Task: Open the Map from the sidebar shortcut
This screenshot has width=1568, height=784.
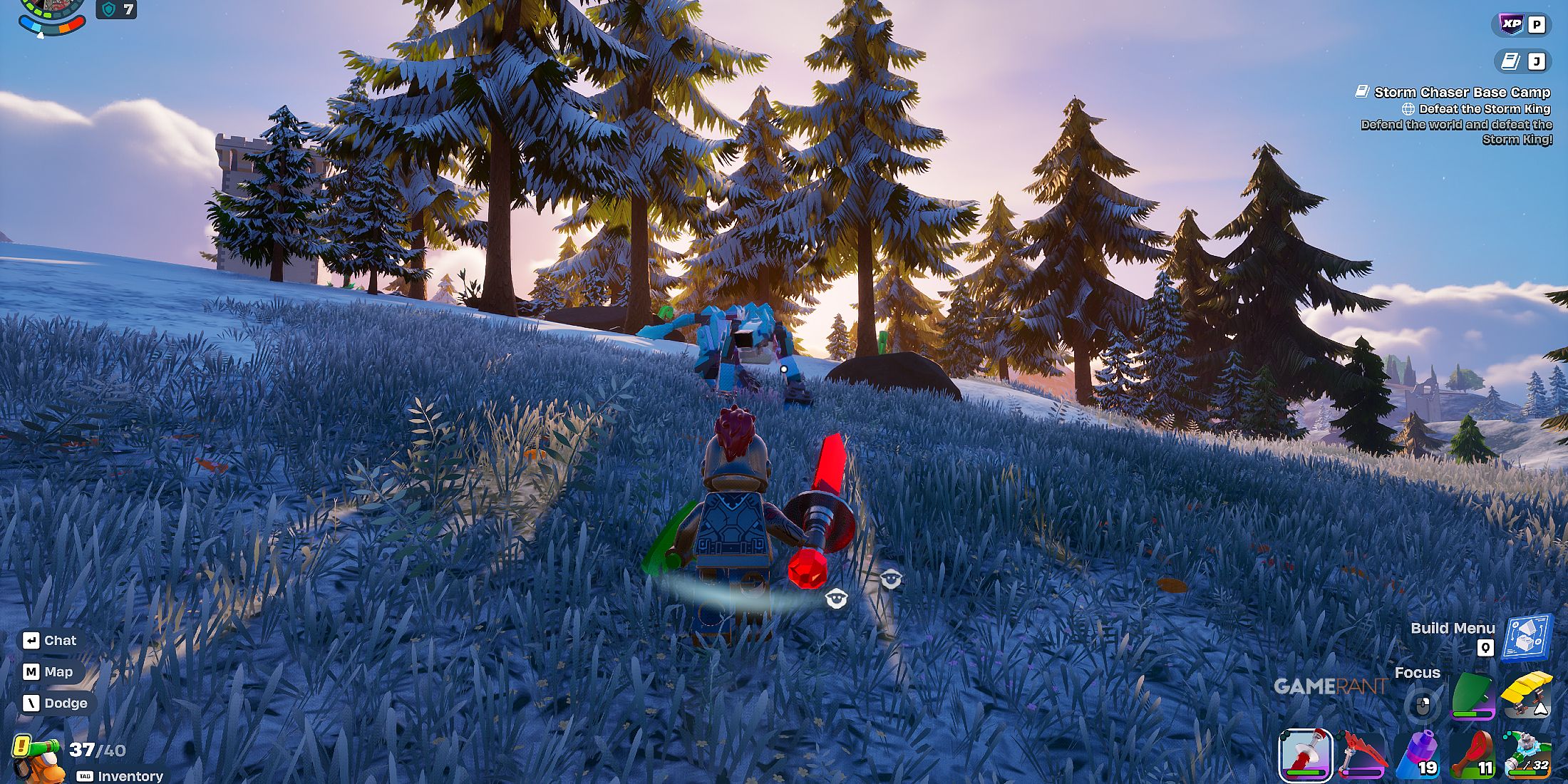Action: (x=50, y=671)
